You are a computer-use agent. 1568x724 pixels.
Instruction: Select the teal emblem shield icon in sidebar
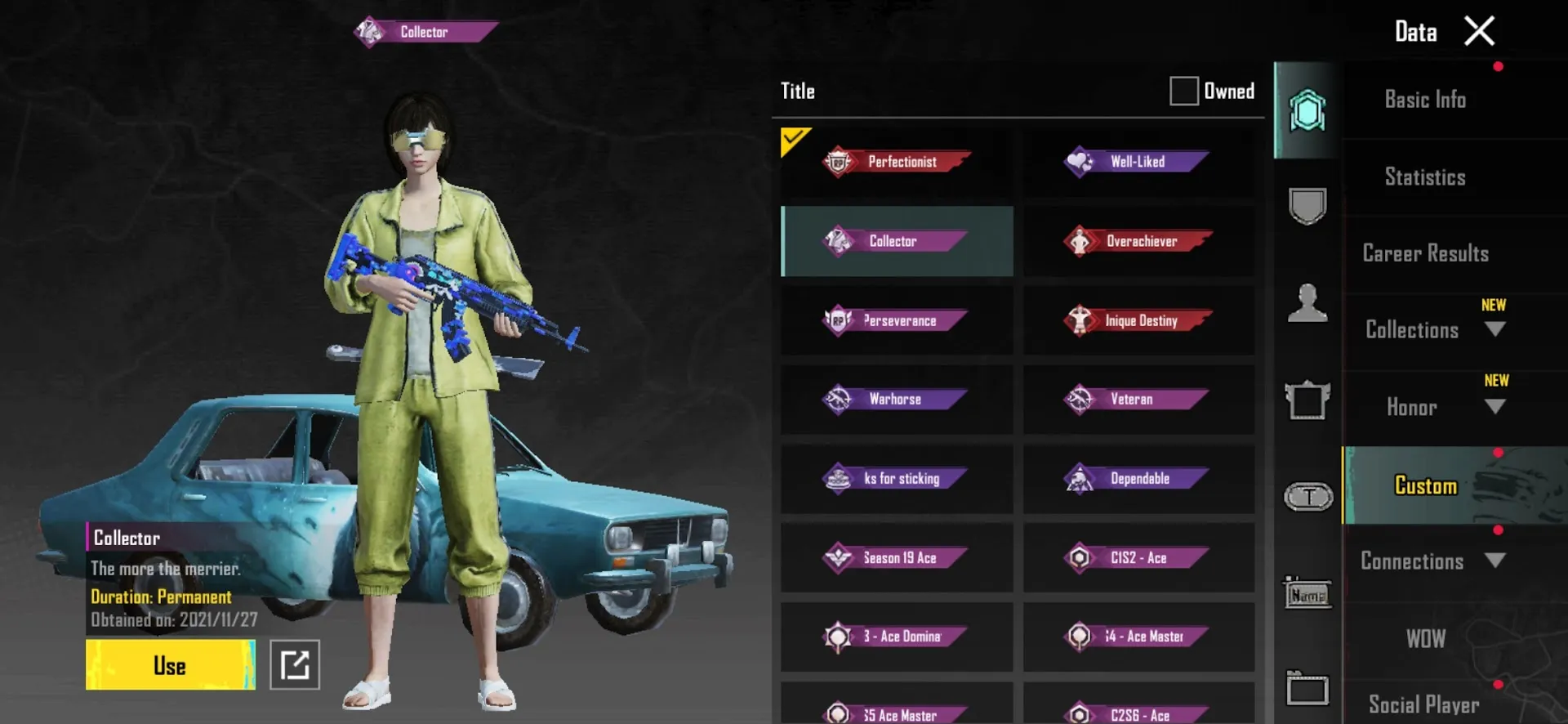coord(1307,110)
